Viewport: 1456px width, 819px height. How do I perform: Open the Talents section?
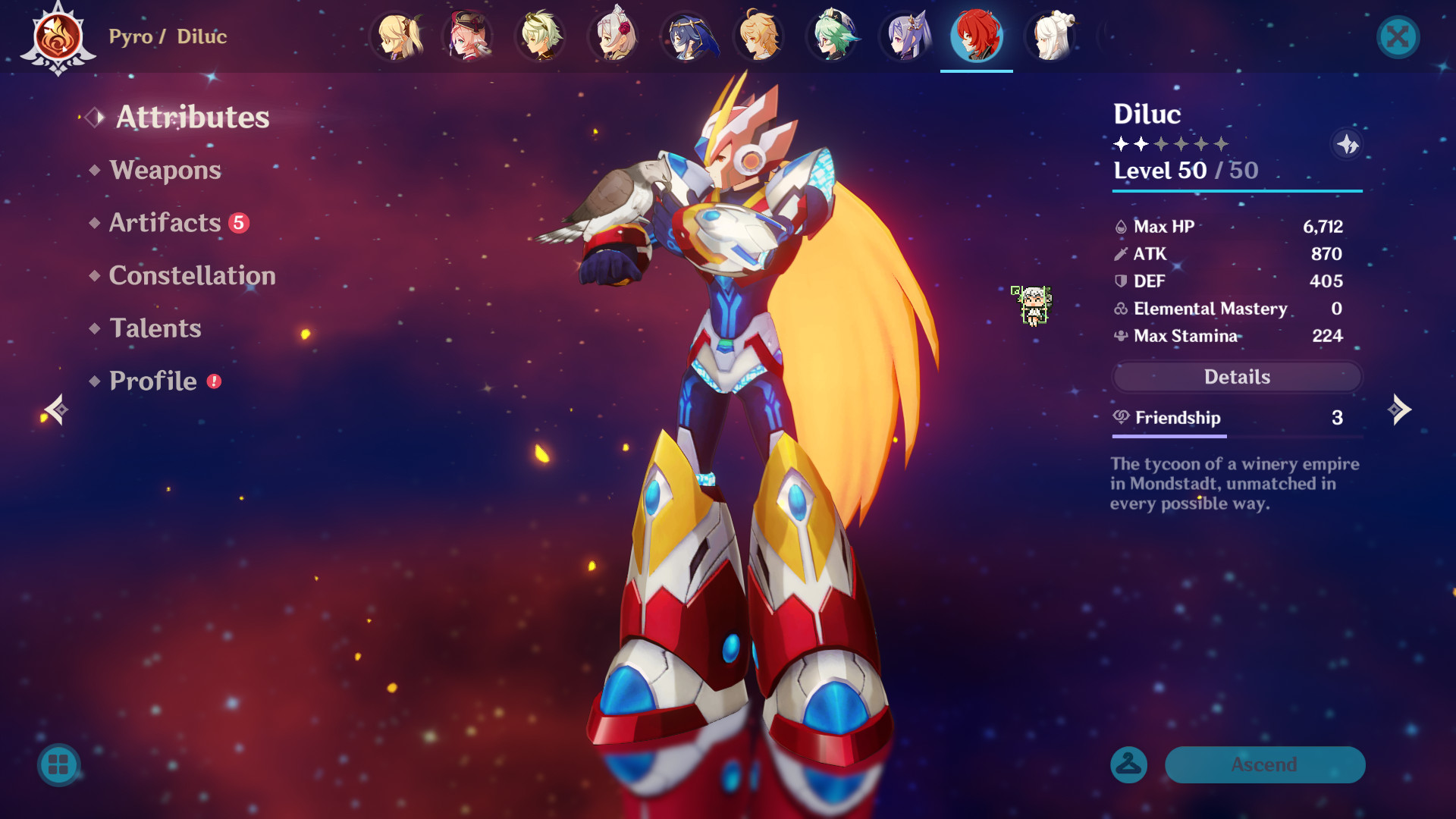coord(155,328)
